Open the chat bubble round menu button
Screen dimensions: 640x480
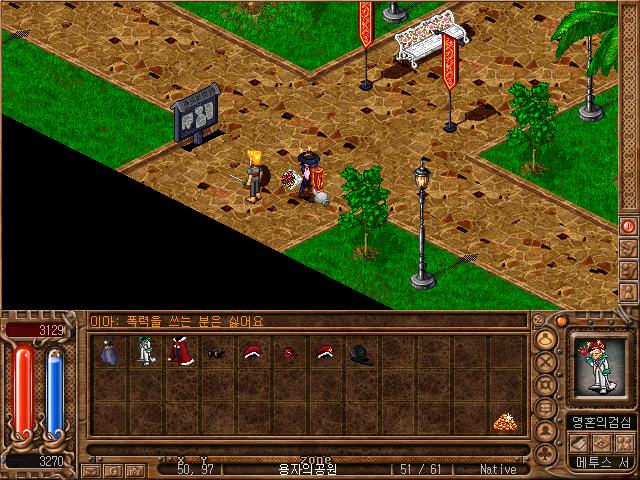[547, 408]
